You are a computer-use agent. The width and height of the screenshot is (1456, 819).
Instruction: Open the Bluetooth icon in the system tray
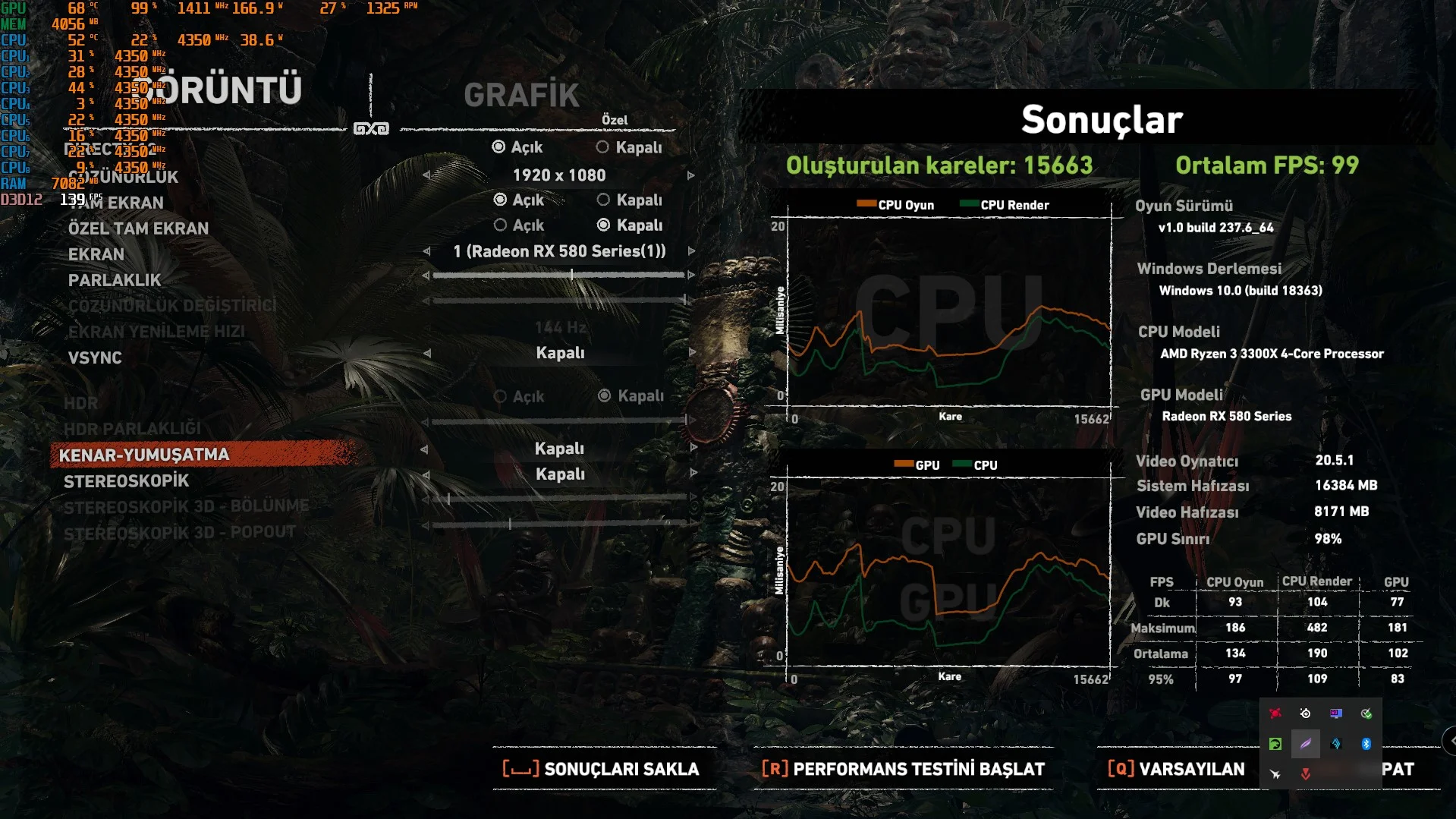pos(1366,744)
